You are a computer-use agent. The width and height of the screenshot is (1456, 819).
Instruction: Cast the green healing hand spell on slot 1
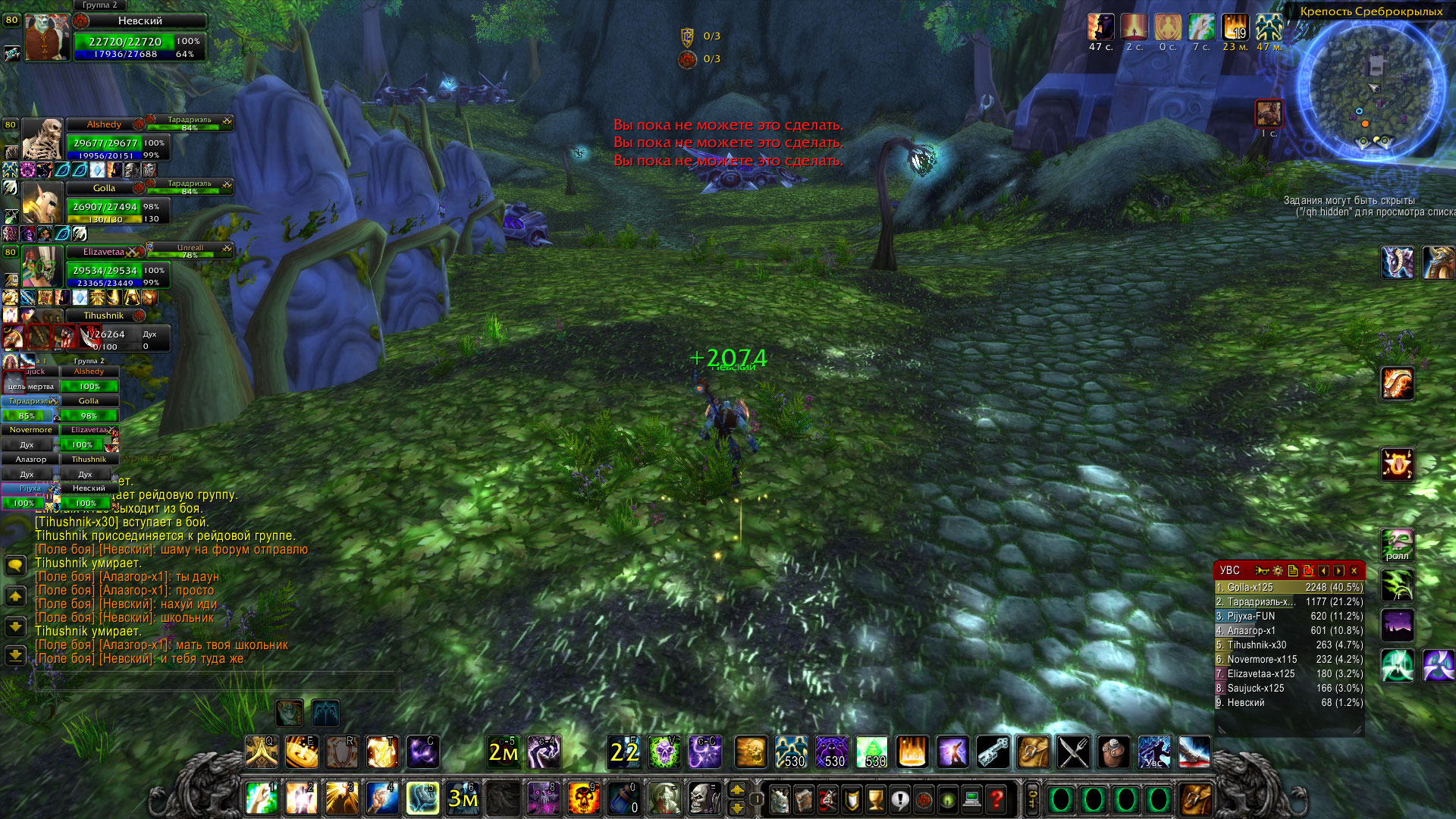[262, 799]
